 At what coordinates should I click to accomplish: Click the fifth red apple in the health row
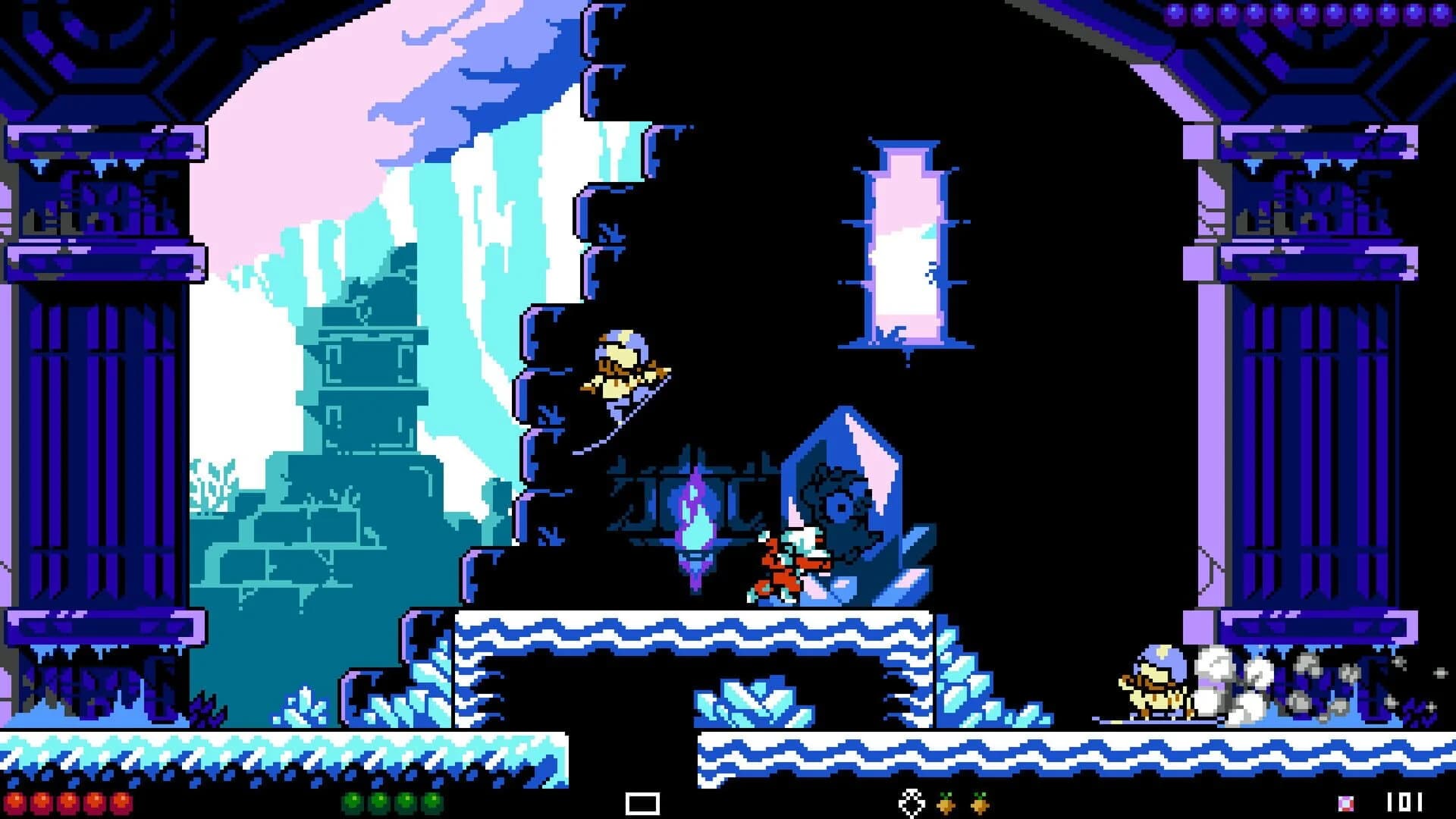[121, 802]
